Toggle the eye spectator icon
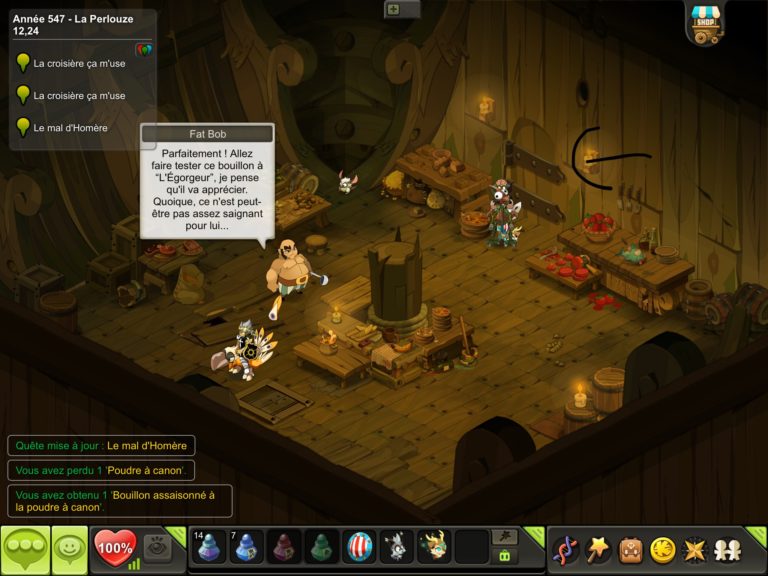This screenshot has width=768, height=576. 156,547
